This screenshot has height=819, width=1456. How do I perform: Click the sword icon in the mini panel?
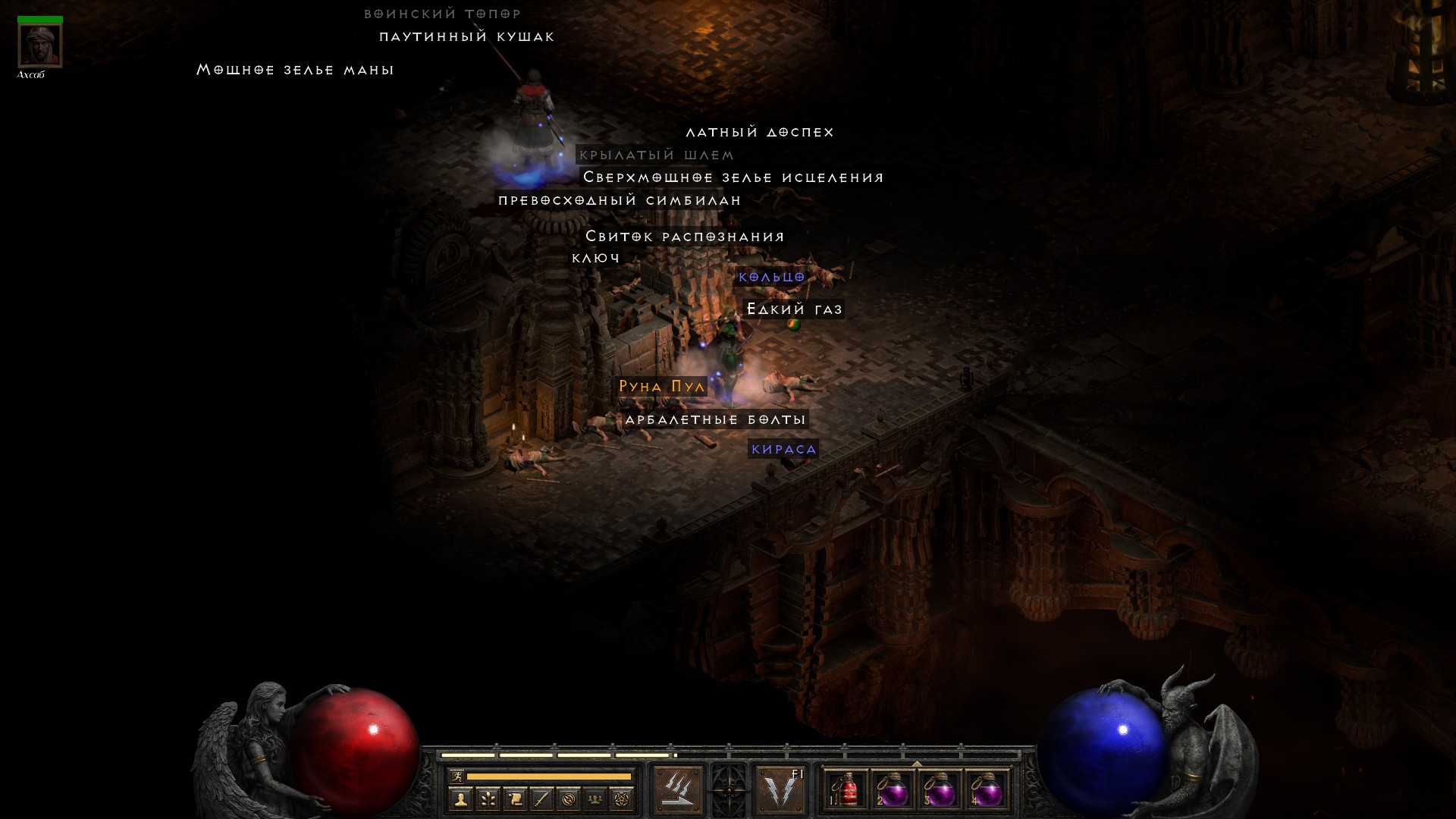(541, 799)
